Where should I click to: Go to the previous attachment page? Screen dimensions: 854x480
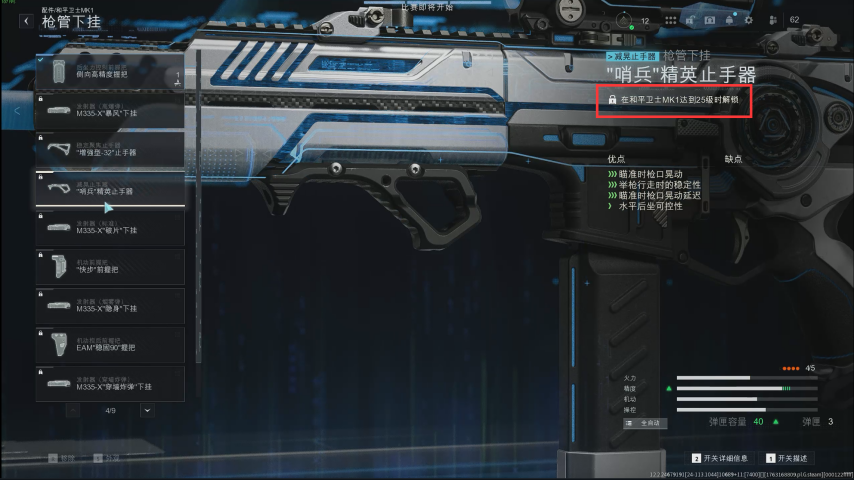75,410
